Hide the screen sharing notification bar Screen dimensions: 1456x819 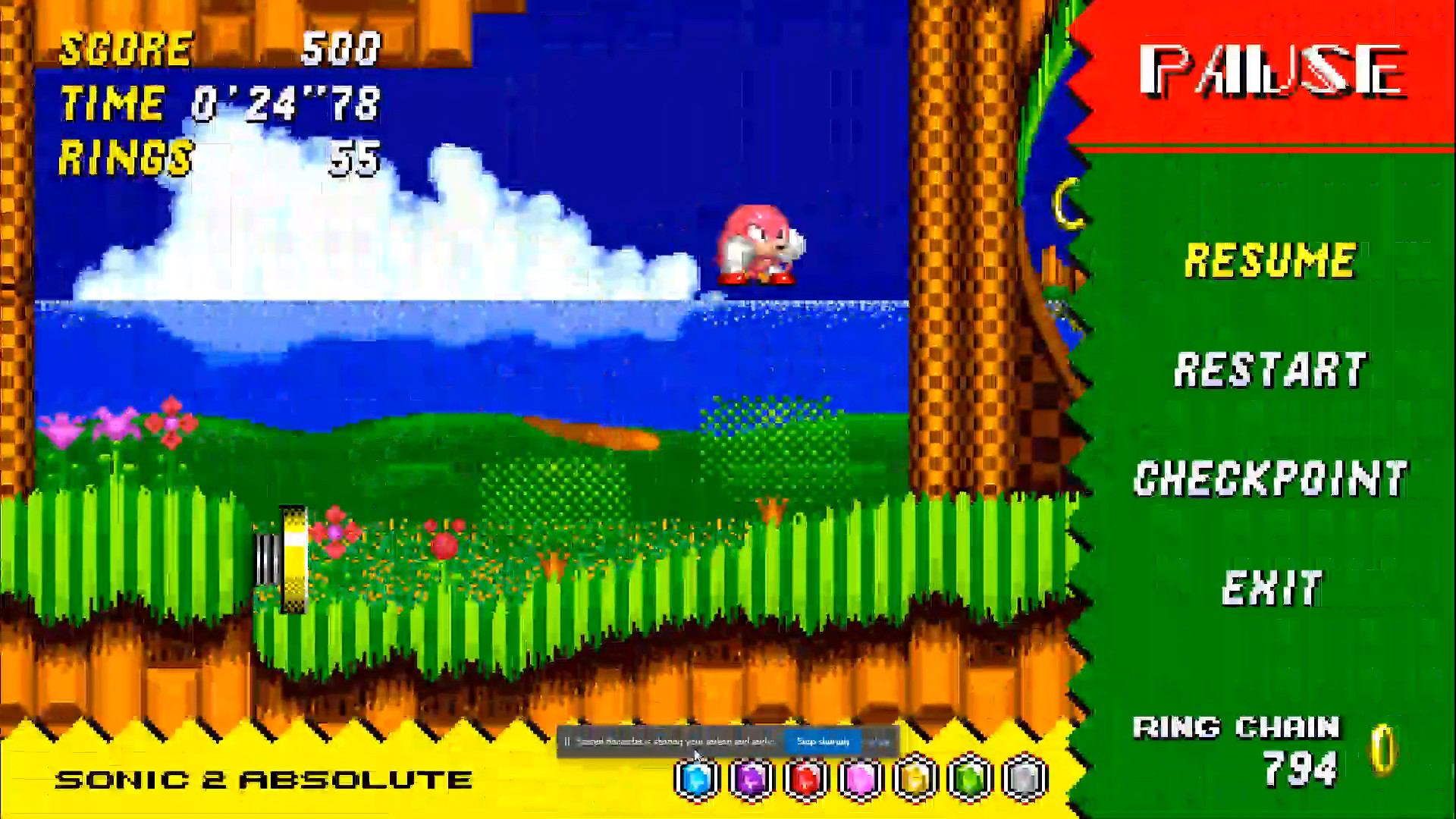pos(880,742)
